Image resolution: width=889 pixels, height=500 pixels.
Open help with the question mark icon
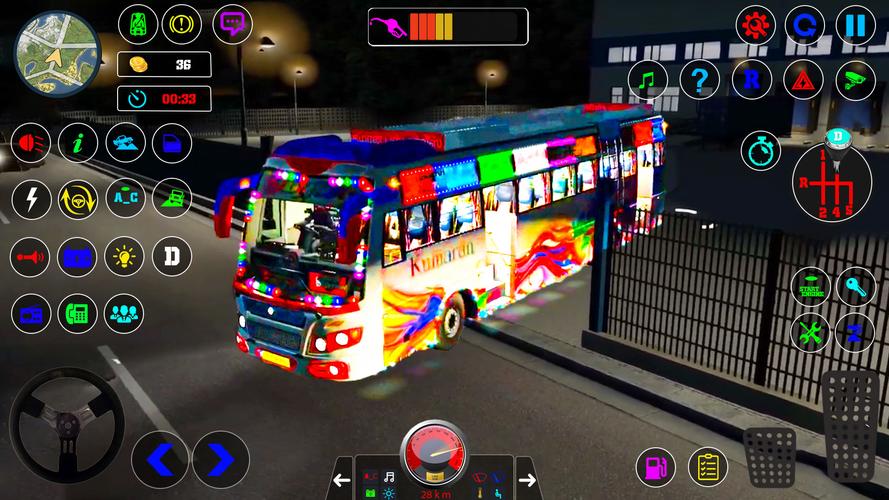(x=699, y=79)
